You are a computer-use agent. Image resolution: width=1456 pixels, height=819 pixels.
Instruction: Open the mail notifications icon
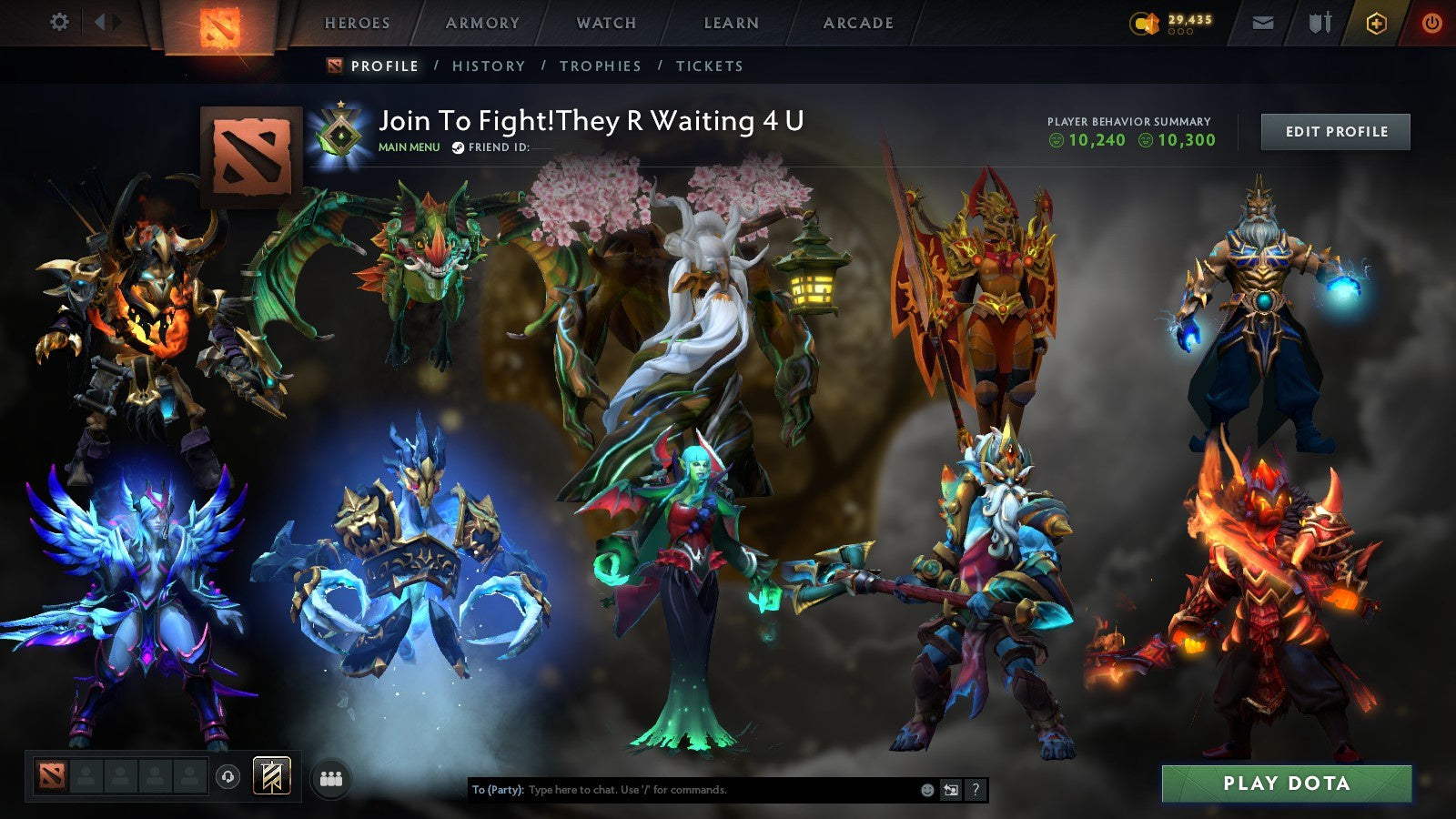(1263, 23)
